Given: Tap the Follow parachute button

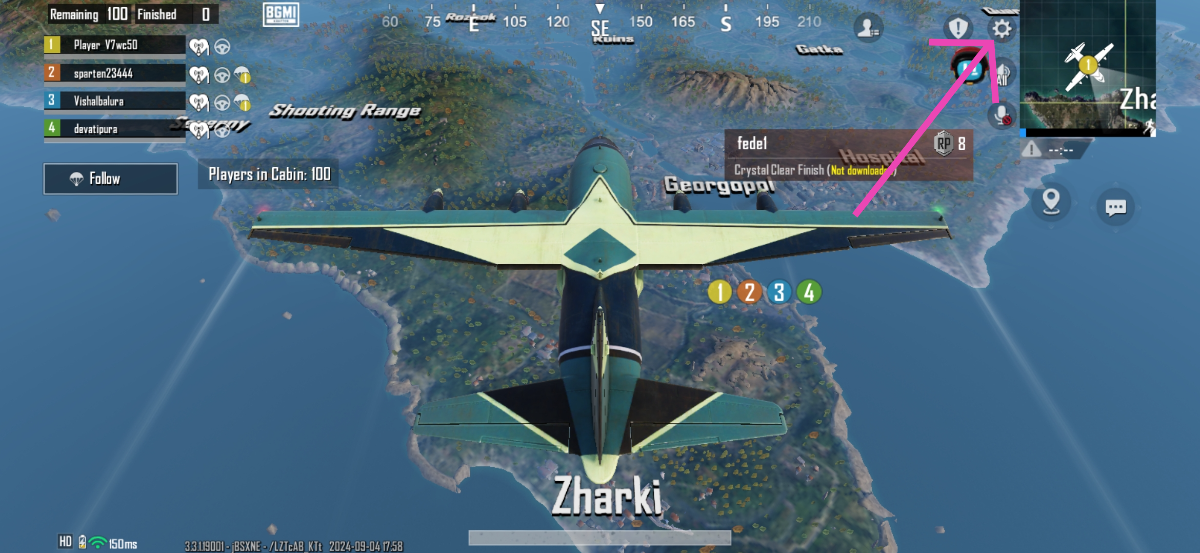Looking at the screenshot, I should pyautogui.click(x=110, y=179).
